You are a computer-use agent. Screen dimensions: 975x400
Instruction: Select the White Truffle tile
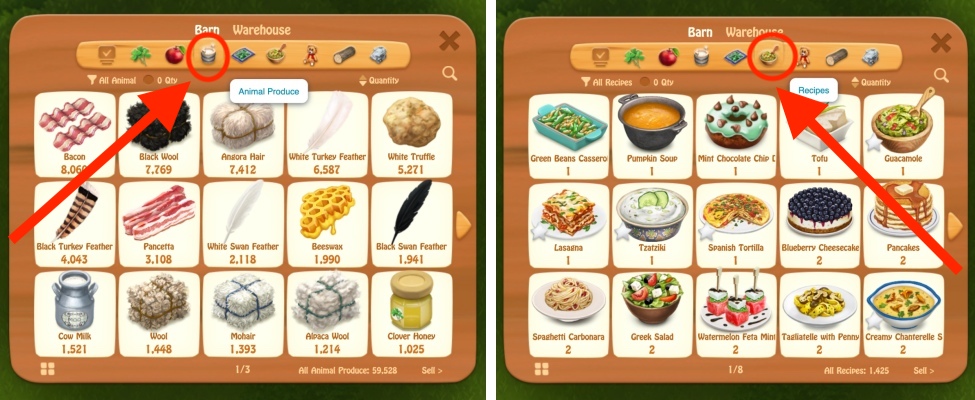click(412, 133)
